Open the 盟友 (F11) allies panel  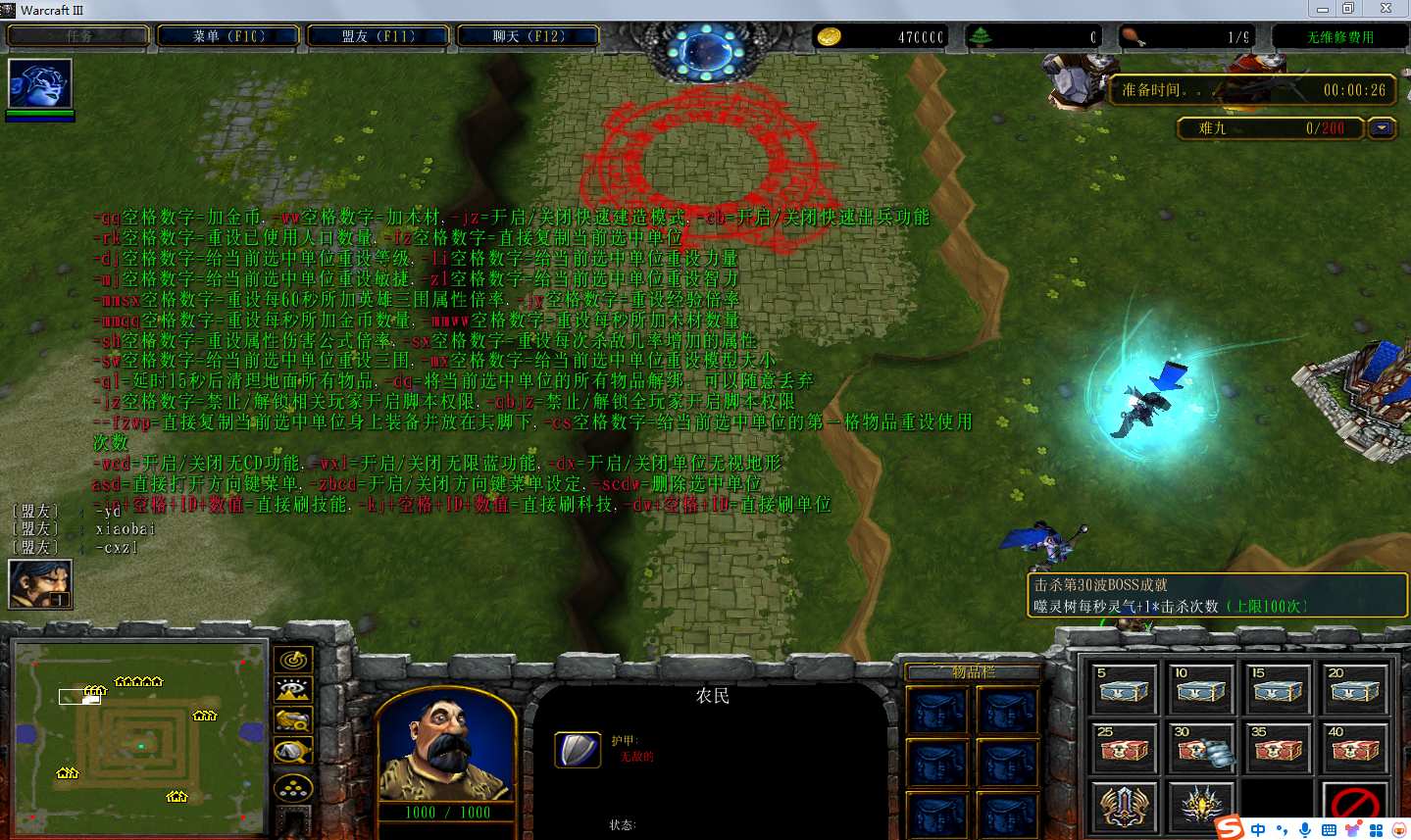tap(378, 36)
